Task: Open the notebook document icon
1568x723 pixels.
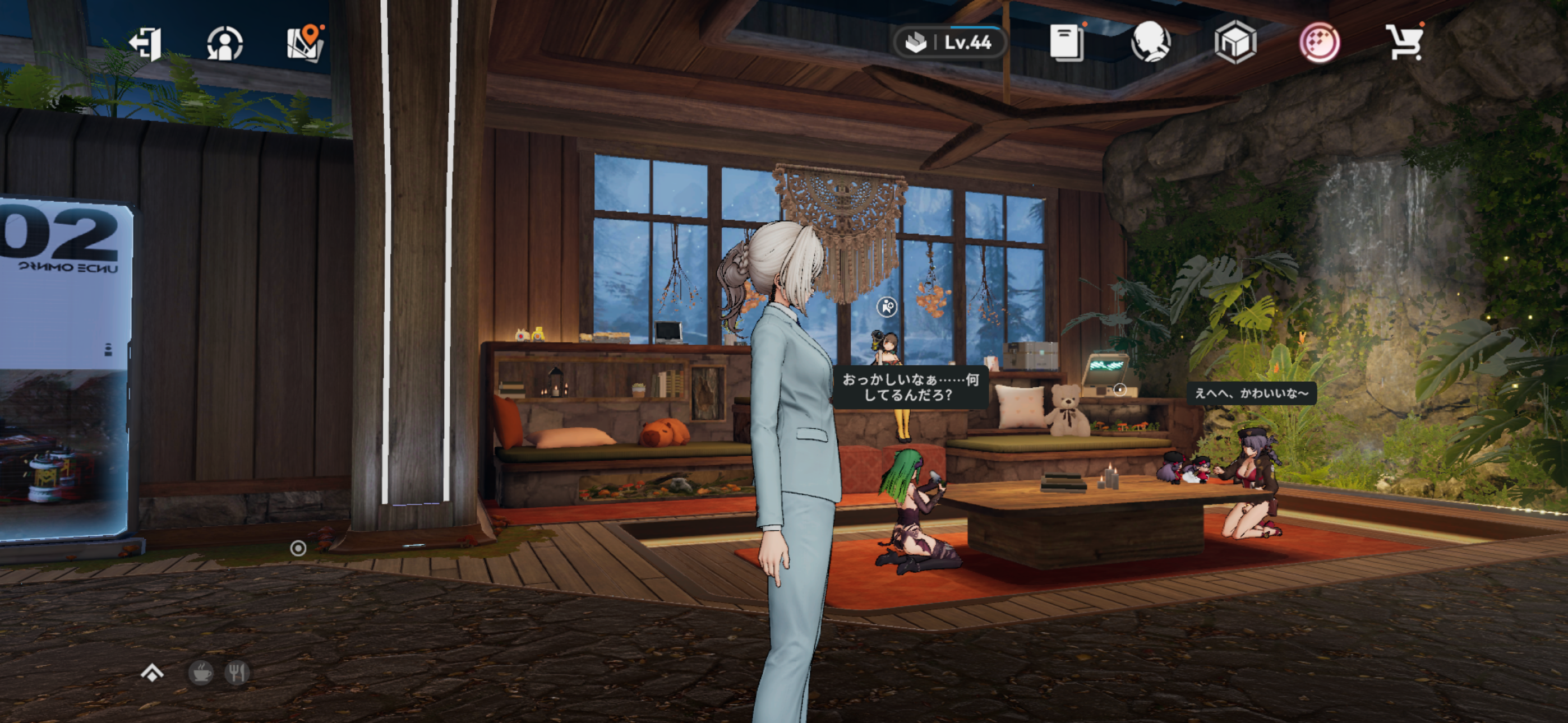Action: pos(1066,43)
